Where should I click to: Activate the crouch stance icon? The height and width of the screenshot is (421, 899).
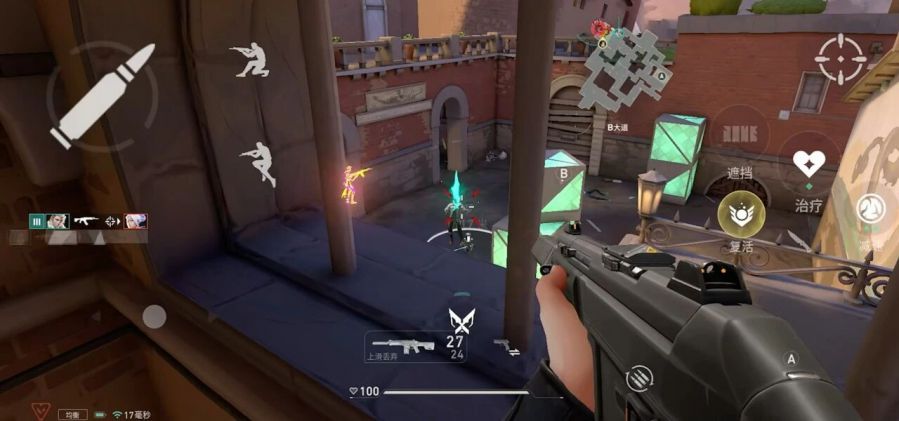249,60
